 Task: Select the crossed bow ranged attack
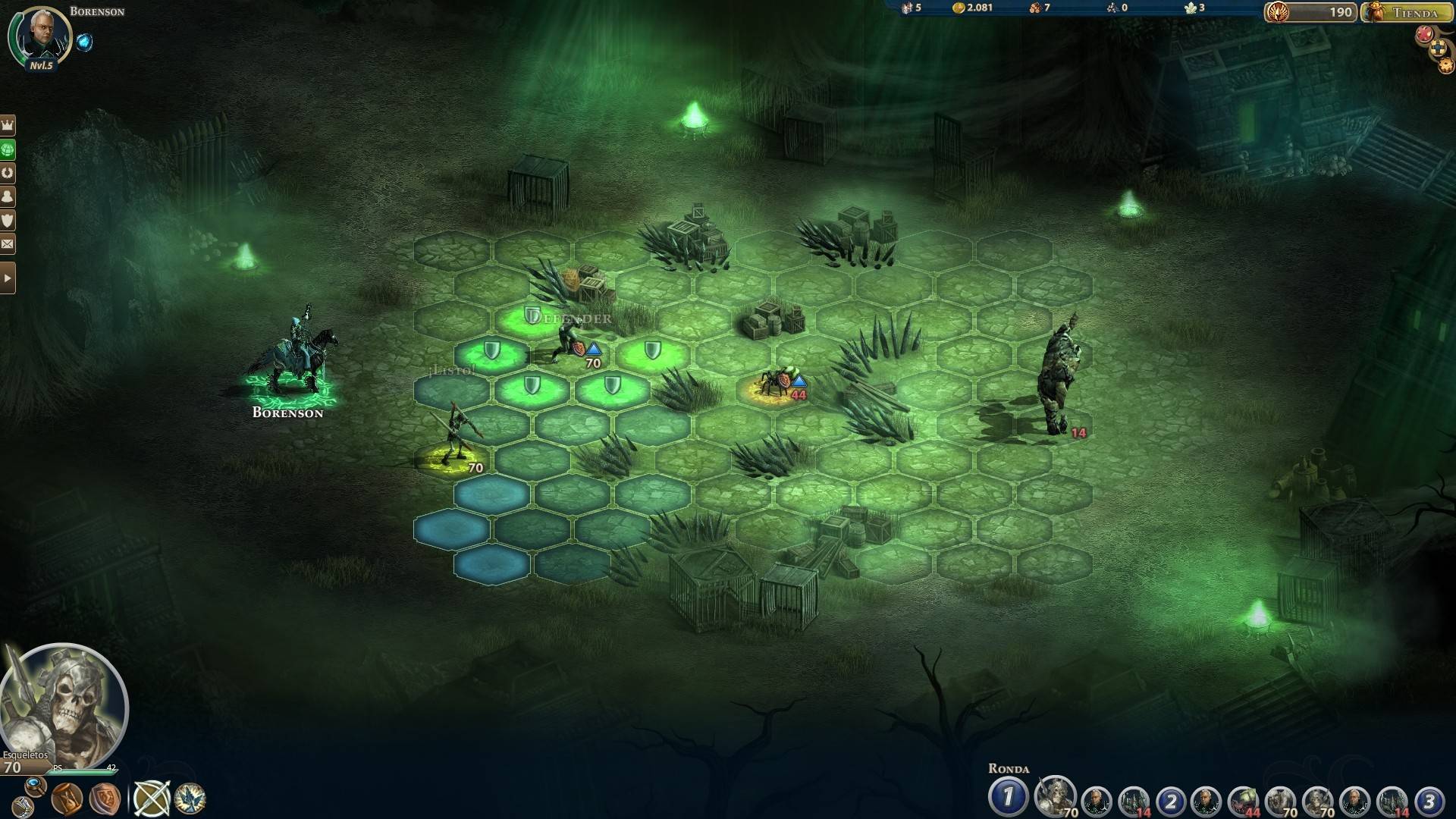coord(151,799)
